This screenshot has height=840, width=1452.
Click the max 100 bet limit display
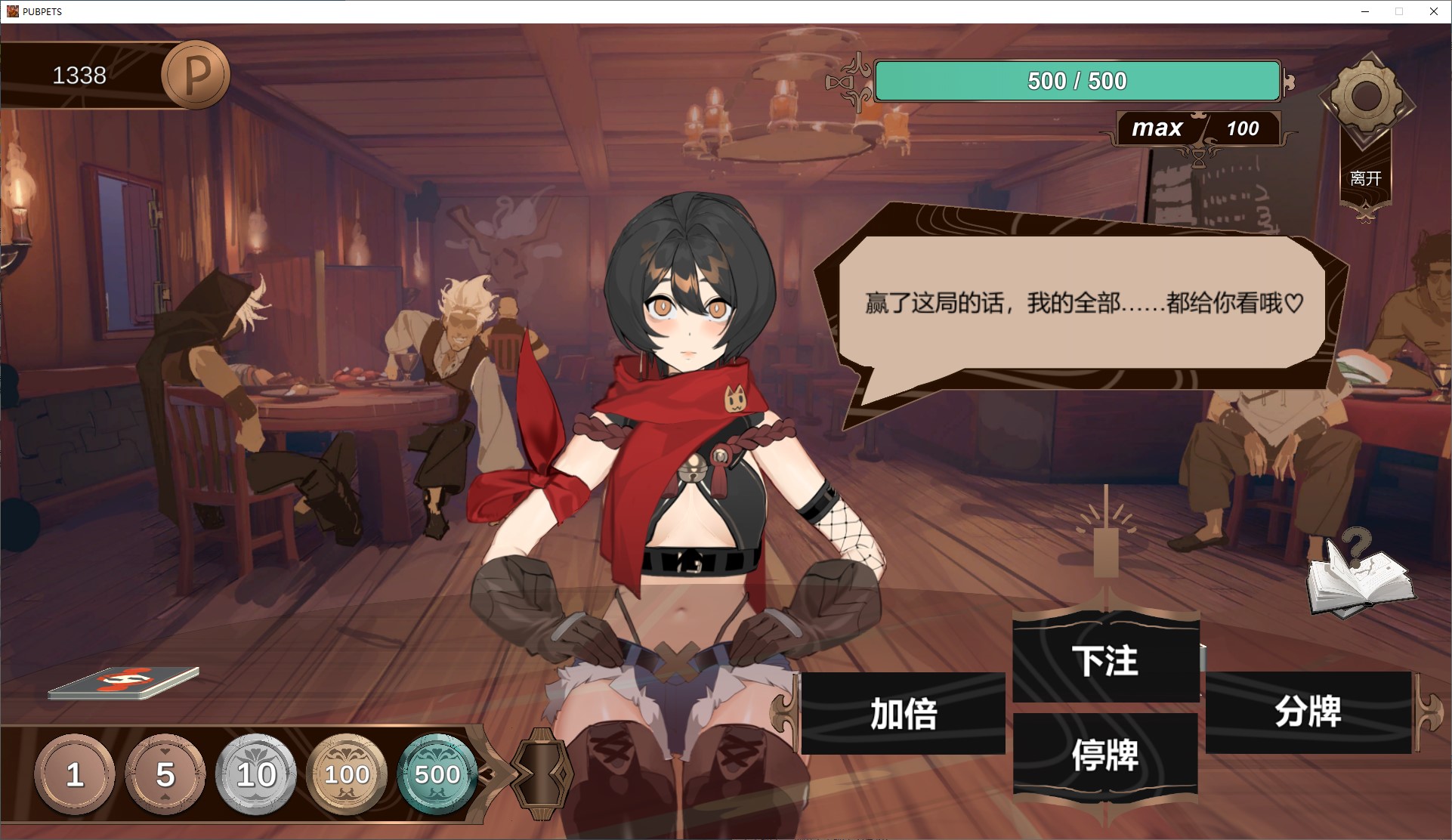click(x=1197, y=128)
